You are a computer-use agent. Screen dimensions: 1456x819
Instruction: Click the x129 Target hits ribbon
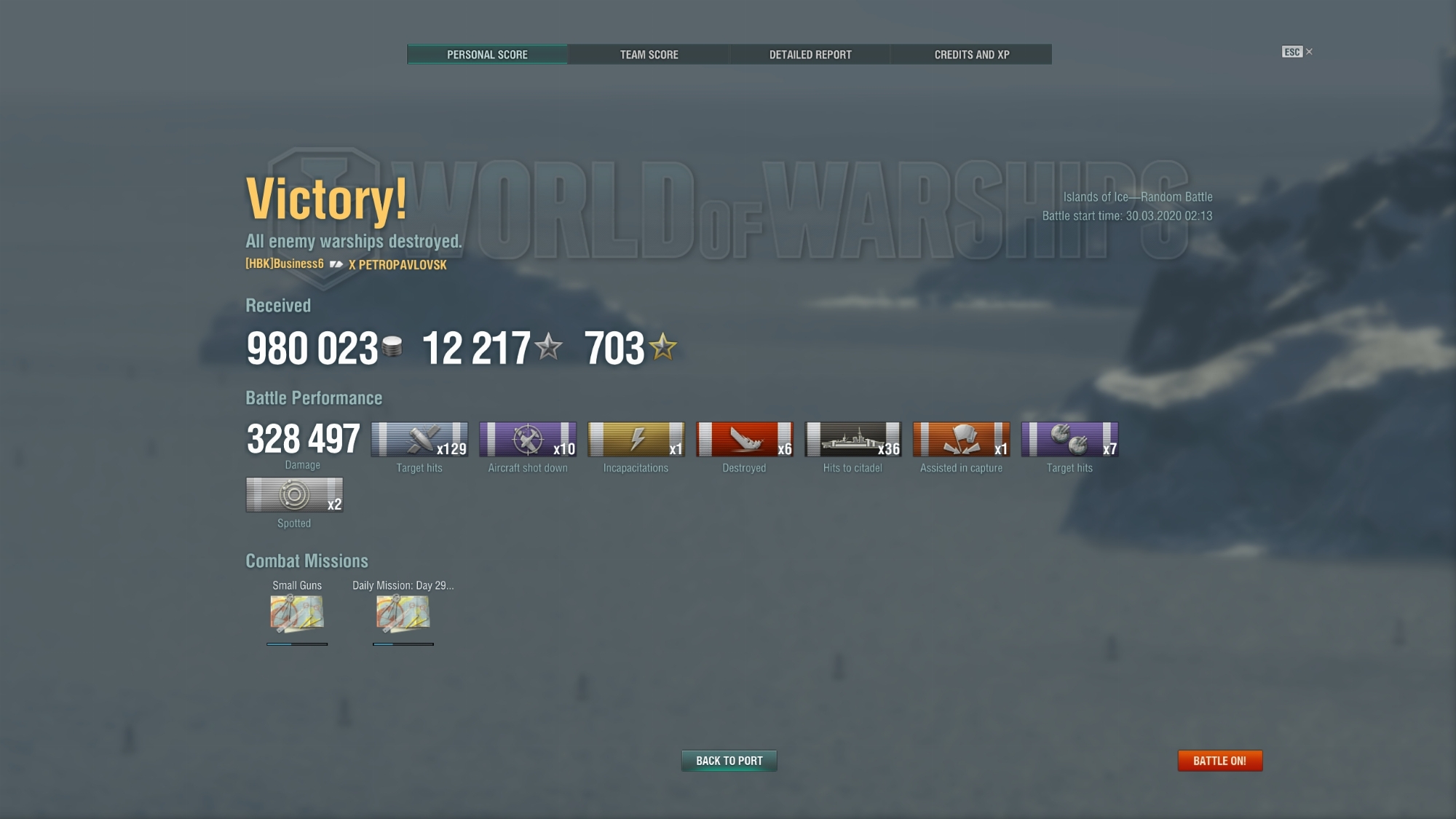coord(419,440)
